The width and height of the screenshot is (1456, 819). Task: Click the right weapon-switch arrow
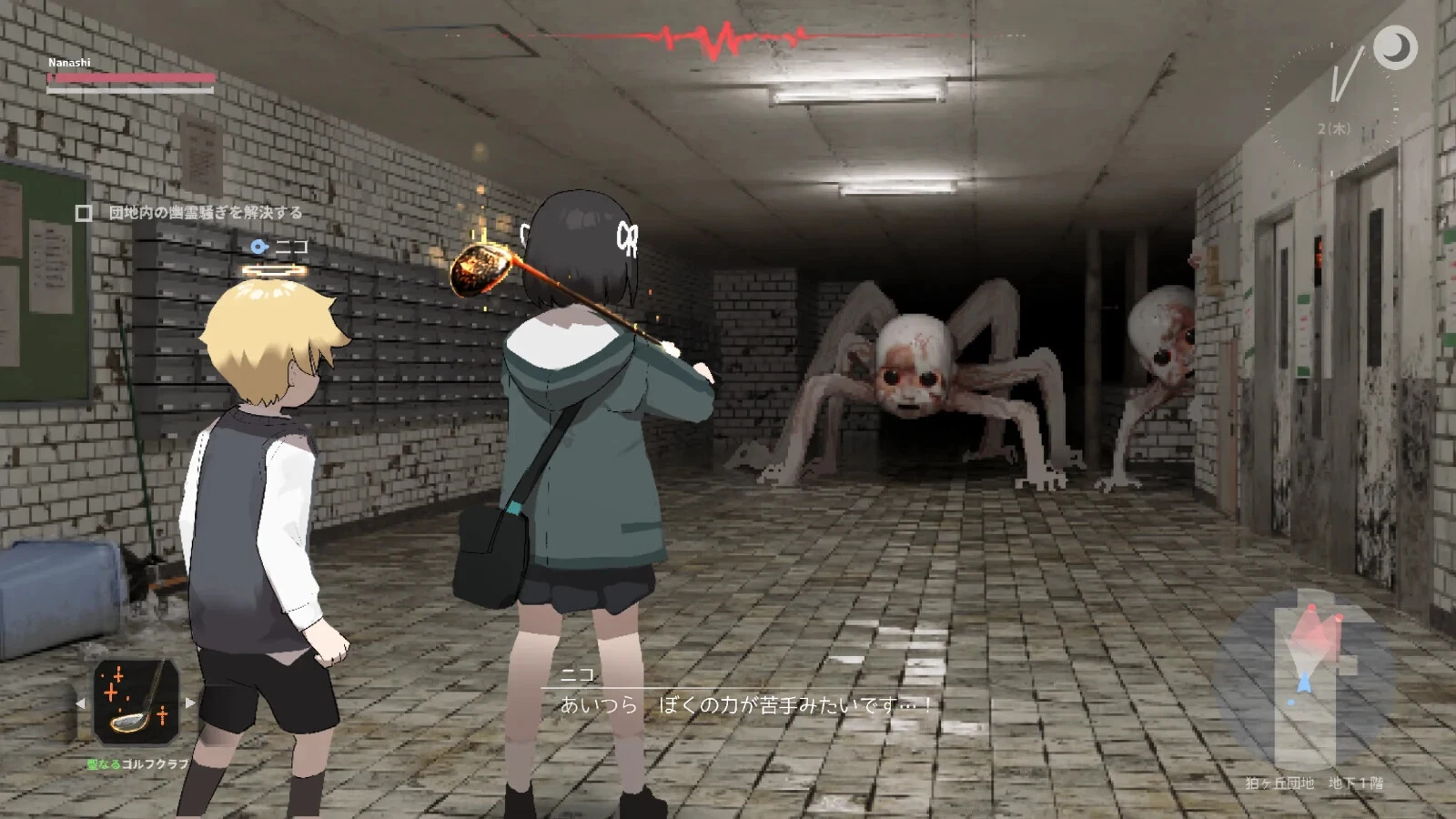coord(190,703)
